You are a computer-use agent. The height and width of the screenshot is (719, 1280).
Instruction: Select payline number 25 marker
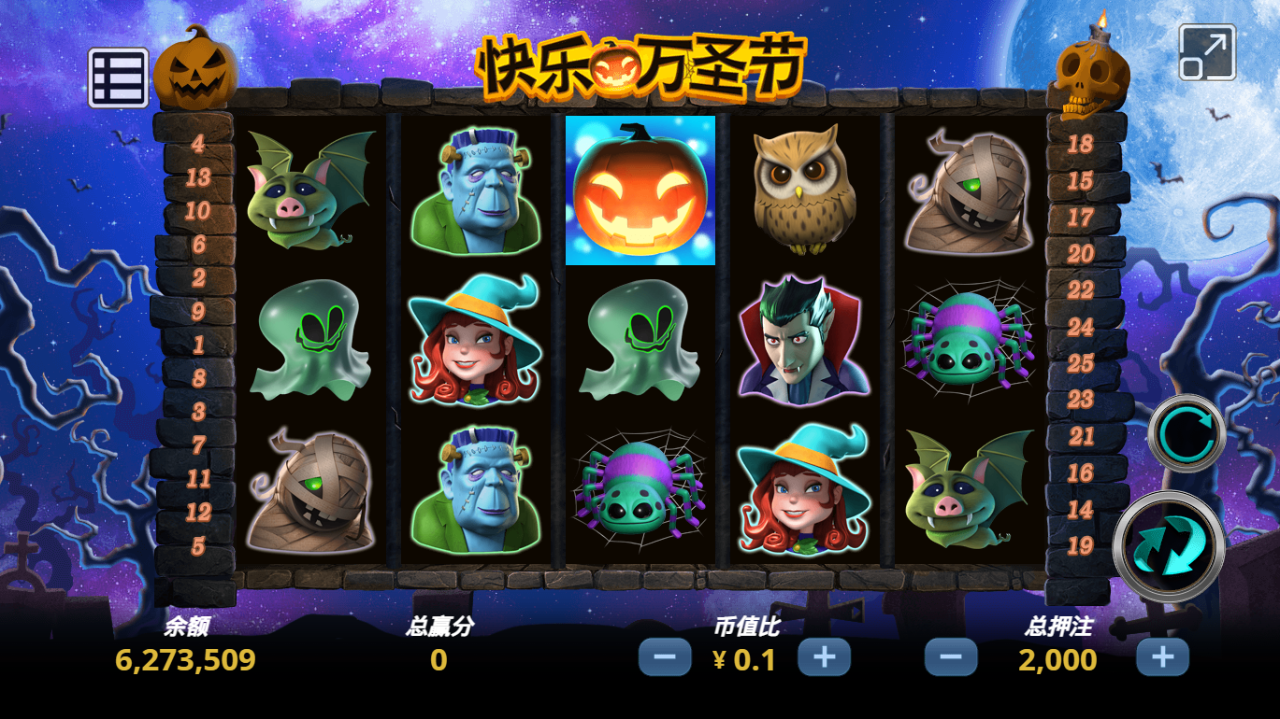[x=1080, y=363]
